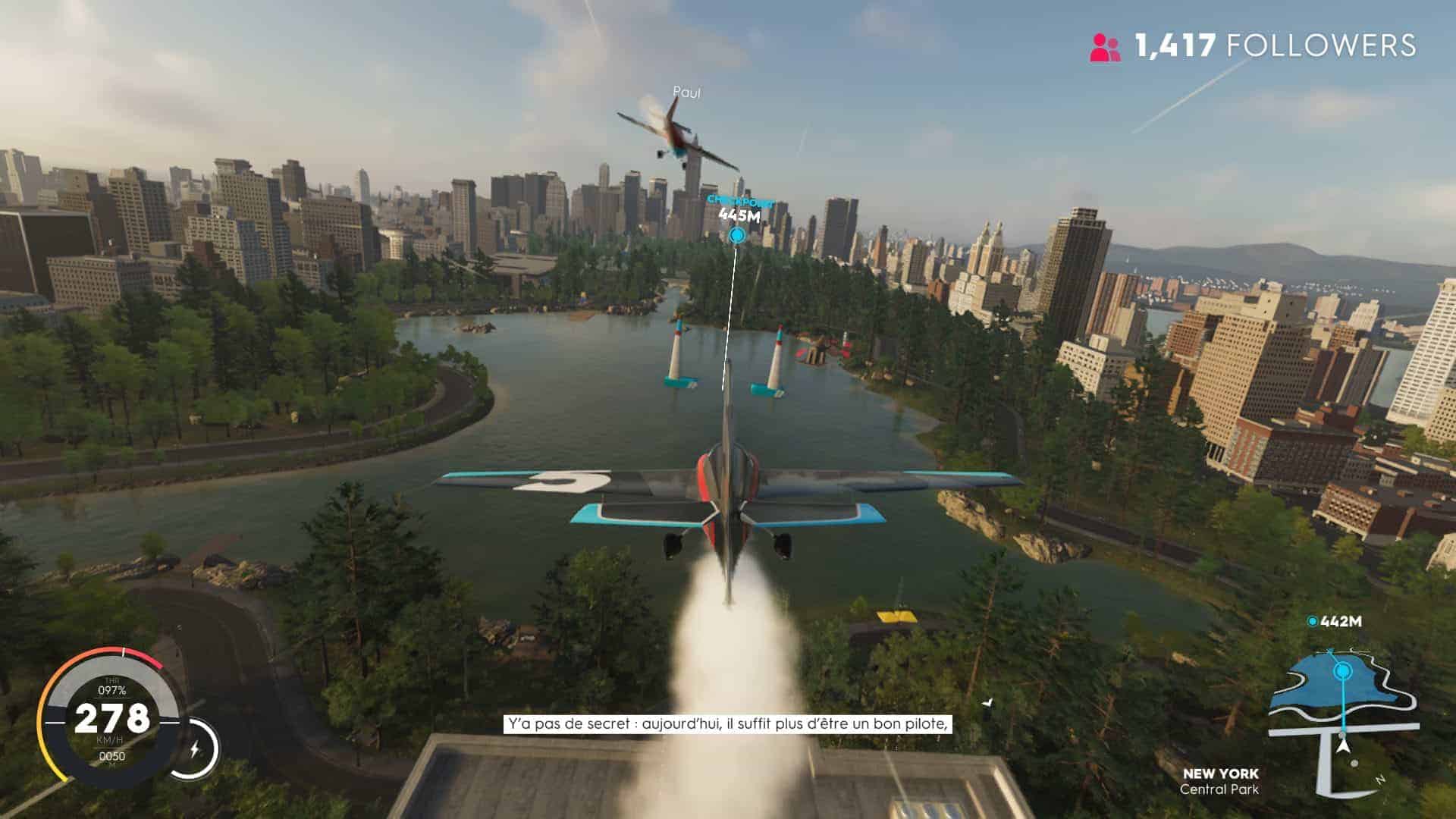Click the checkpoint dot on the minimap

coord(1343,671)
